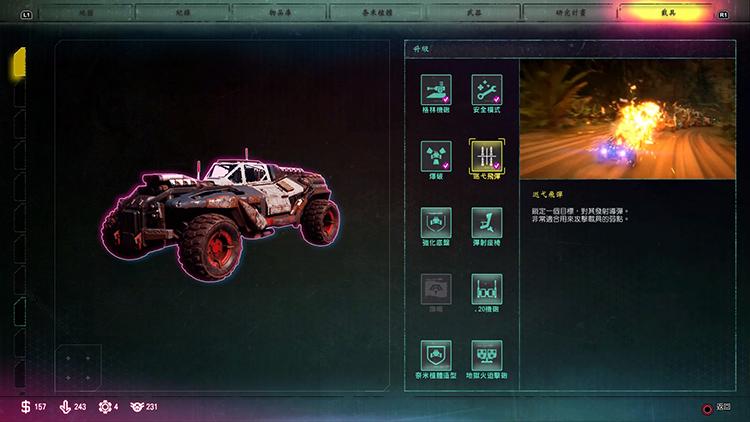The height and width of the screenshot is (422, 750).
Task: Select the 格林機砲 upgrade icon
Action: pos(436,89)
